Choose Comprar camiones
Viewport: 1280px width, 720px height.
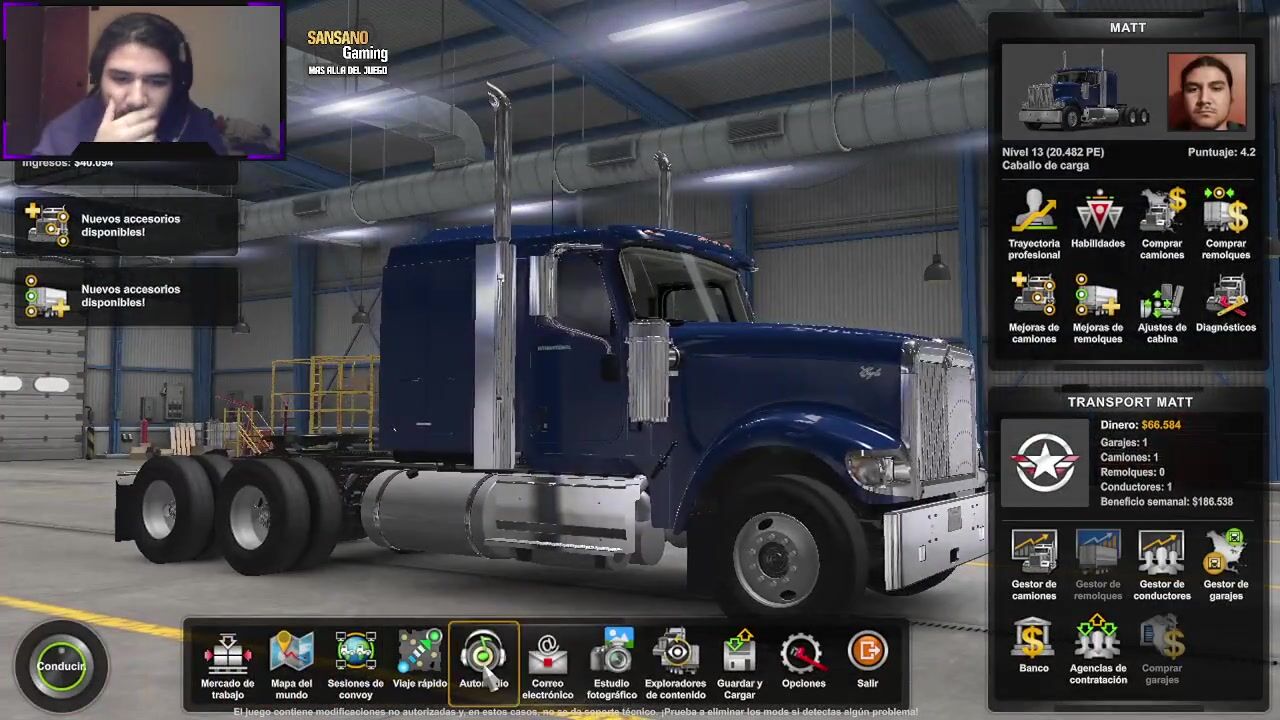[x=1162, y=224]
